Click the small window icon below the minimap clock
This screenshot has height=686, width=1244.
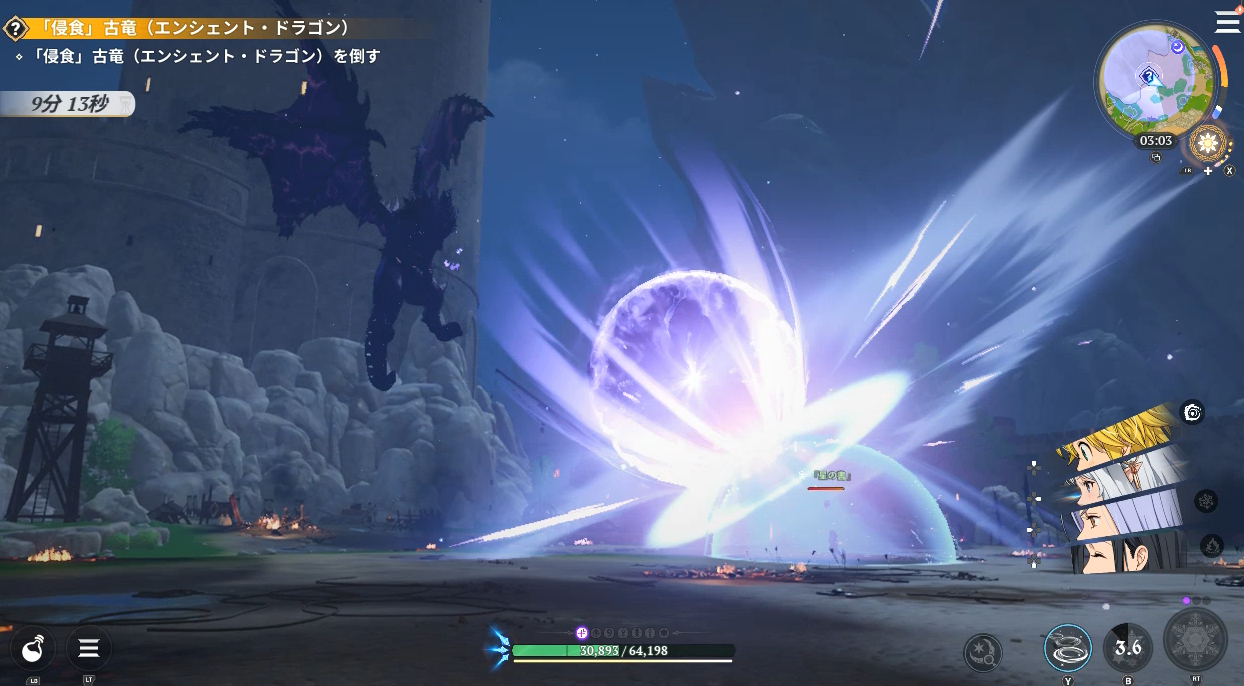point(1156,158)
